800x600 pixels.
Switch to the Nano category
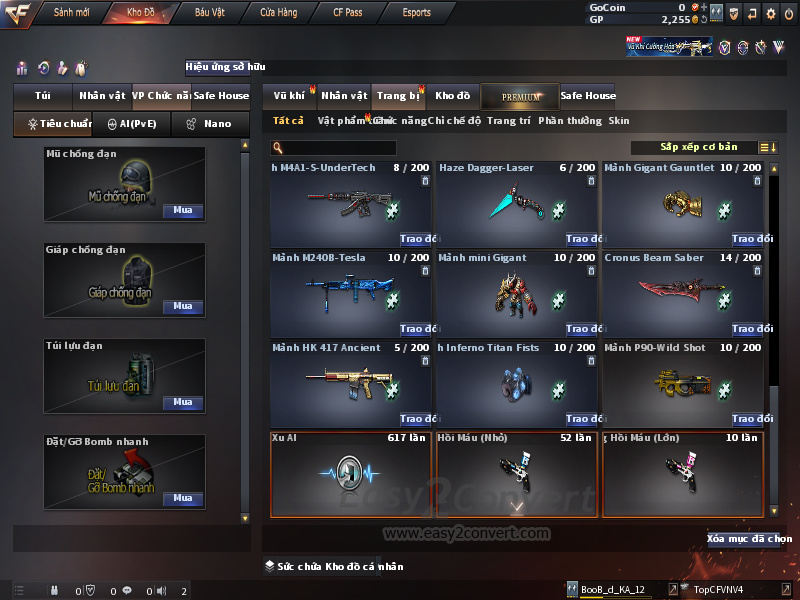[210, 124]
